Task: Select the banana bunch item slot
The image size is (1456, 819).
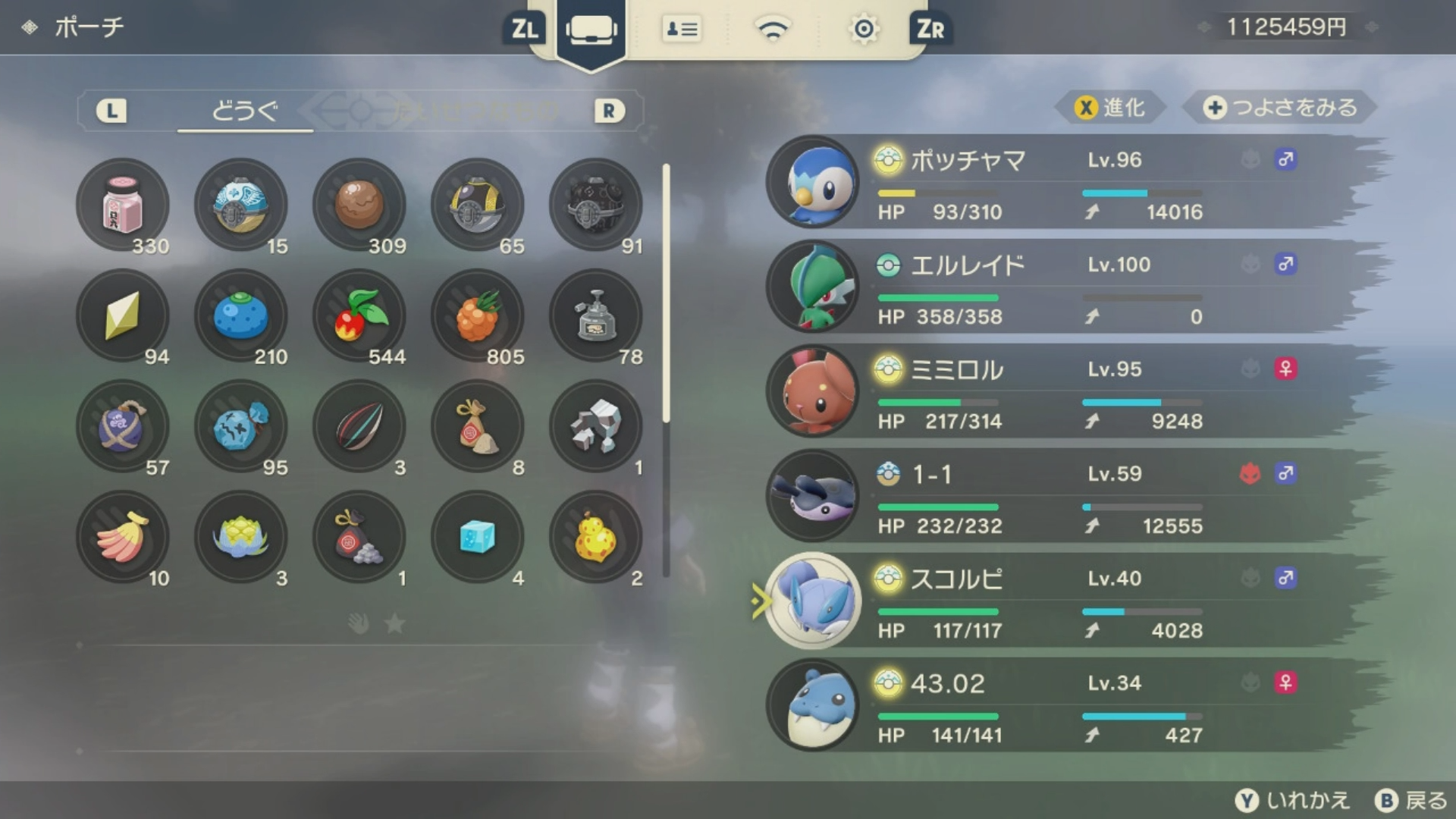Action: tap(123, 537)
